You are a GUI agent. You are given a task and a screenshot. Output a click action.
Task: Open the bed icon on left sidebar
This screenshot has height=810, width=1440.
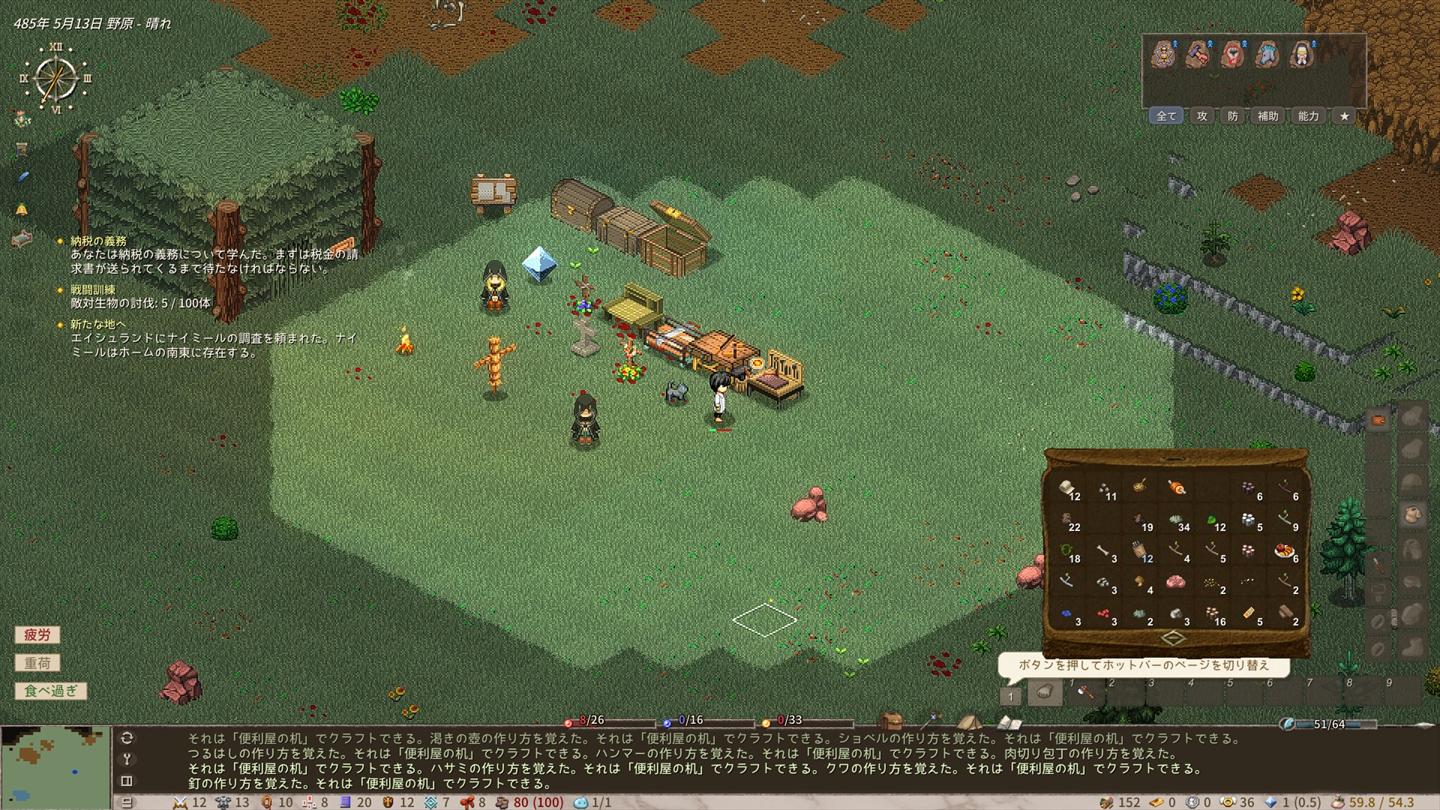point(21,239)
